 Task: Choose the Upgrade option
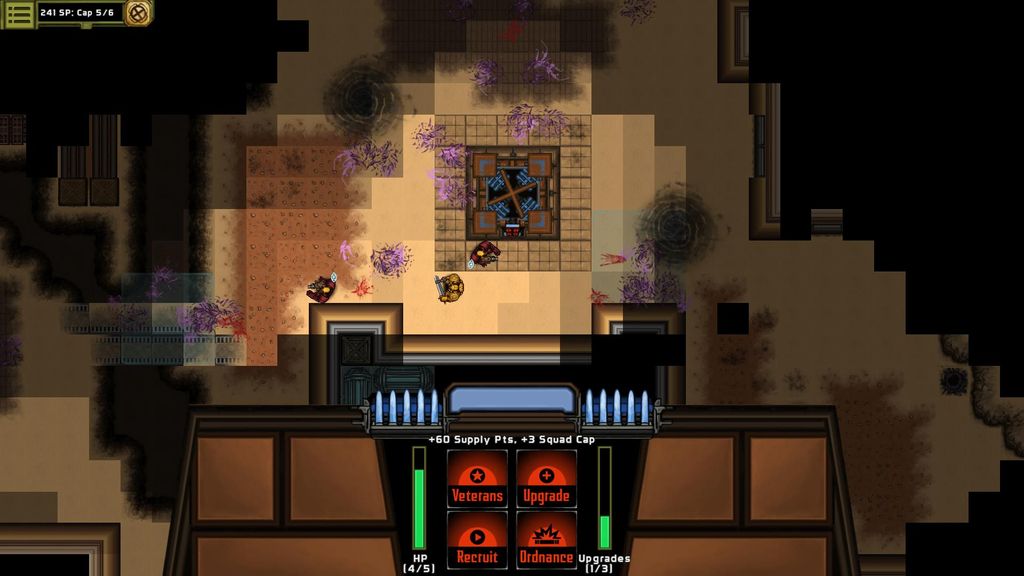[546, 479]
